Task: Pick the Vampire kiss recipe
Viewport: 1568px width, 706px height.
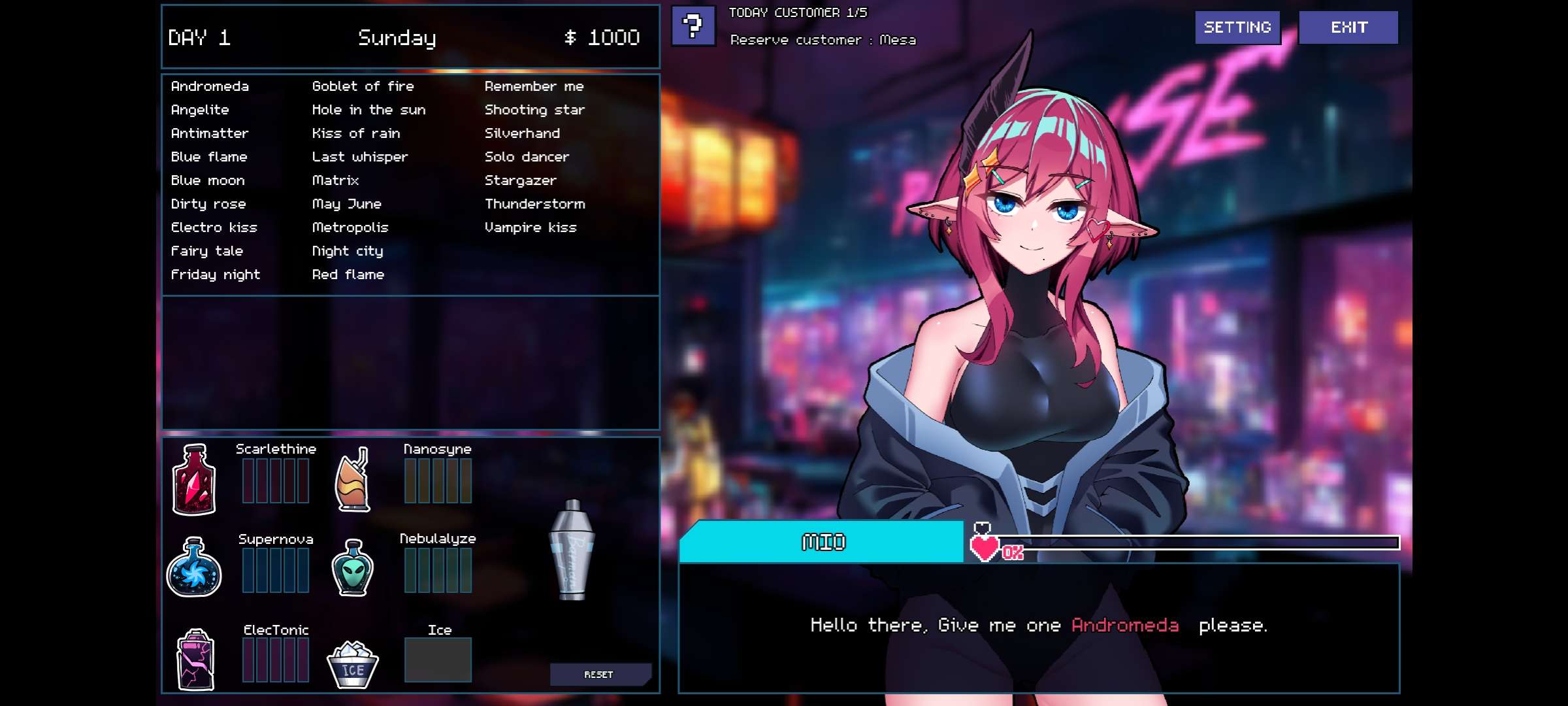Action: tap(530, 227)
